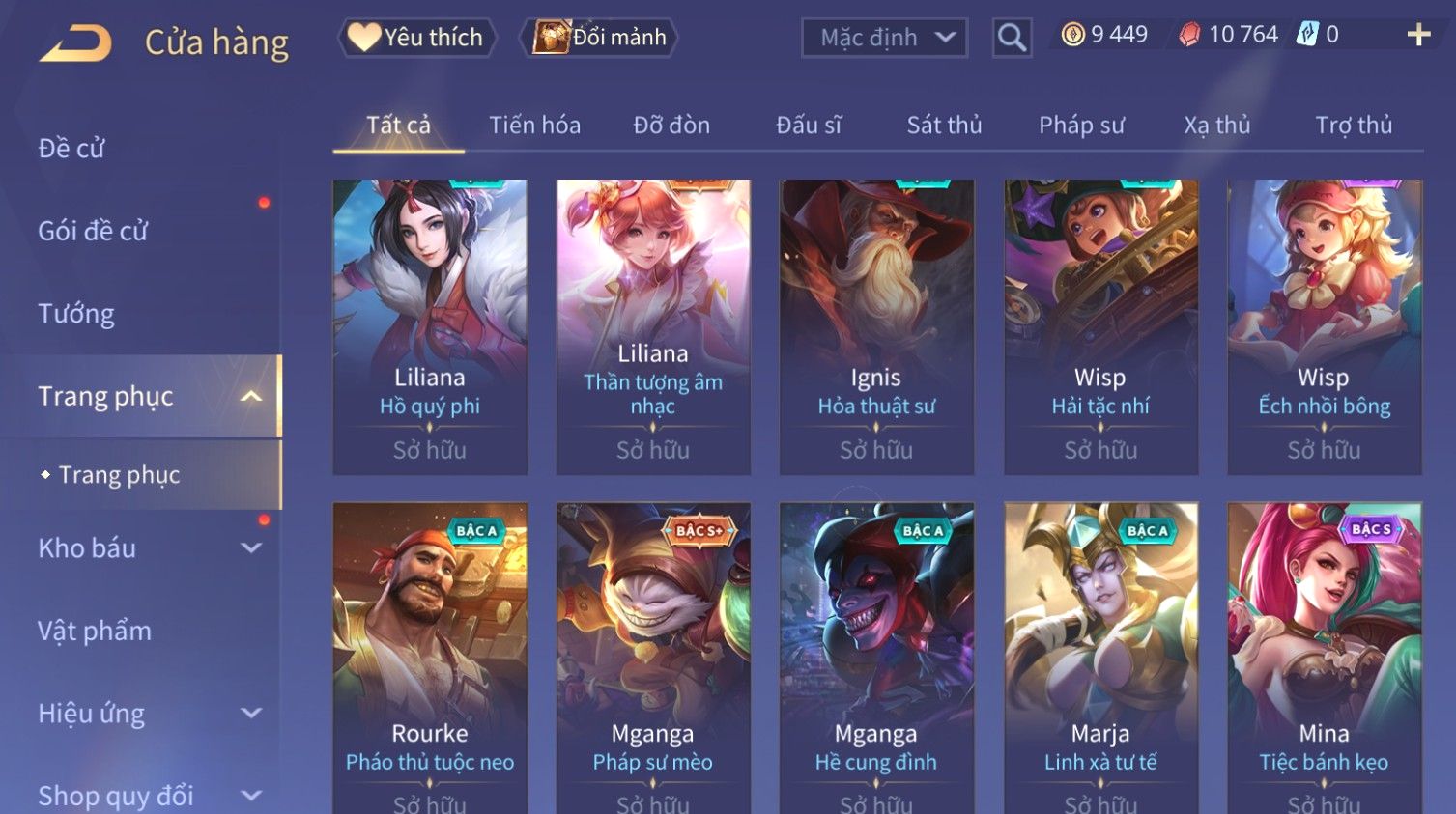The image size is (1456, 814).
Task: Switch to the Đỡ đòn tab
Action: (x=671, y=126)
